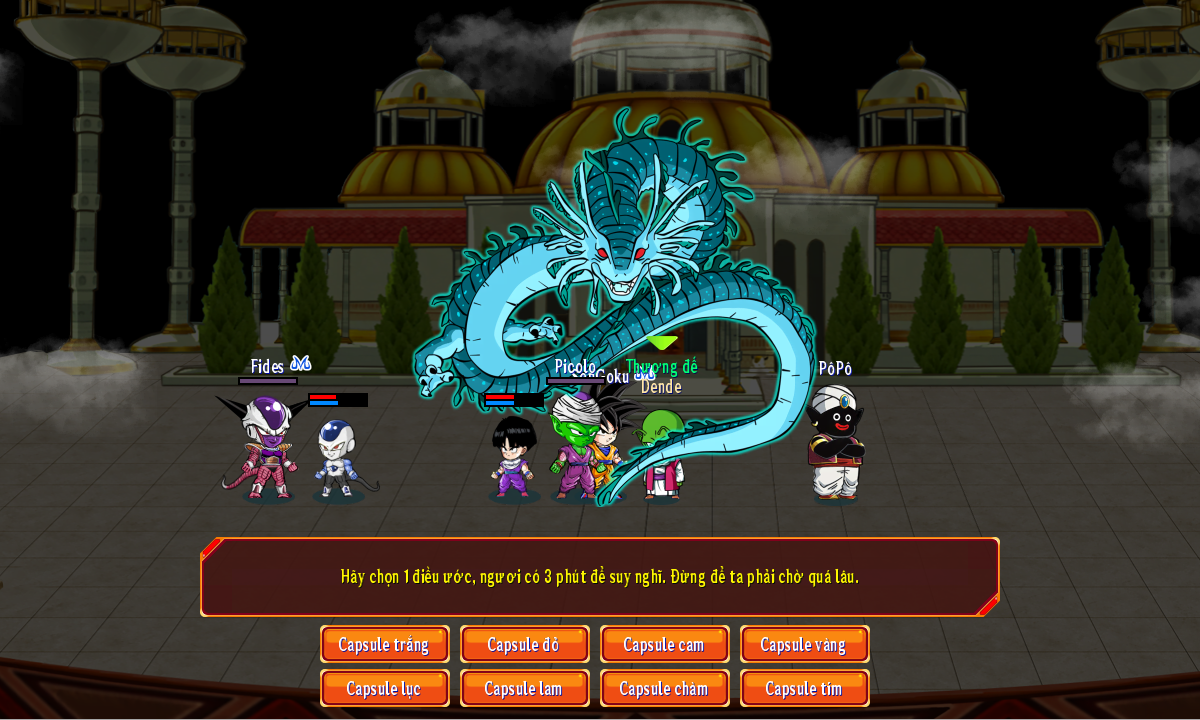Select the Capsule đỏ option
Screen dimensions: 1200x720
tap(524, 644)
